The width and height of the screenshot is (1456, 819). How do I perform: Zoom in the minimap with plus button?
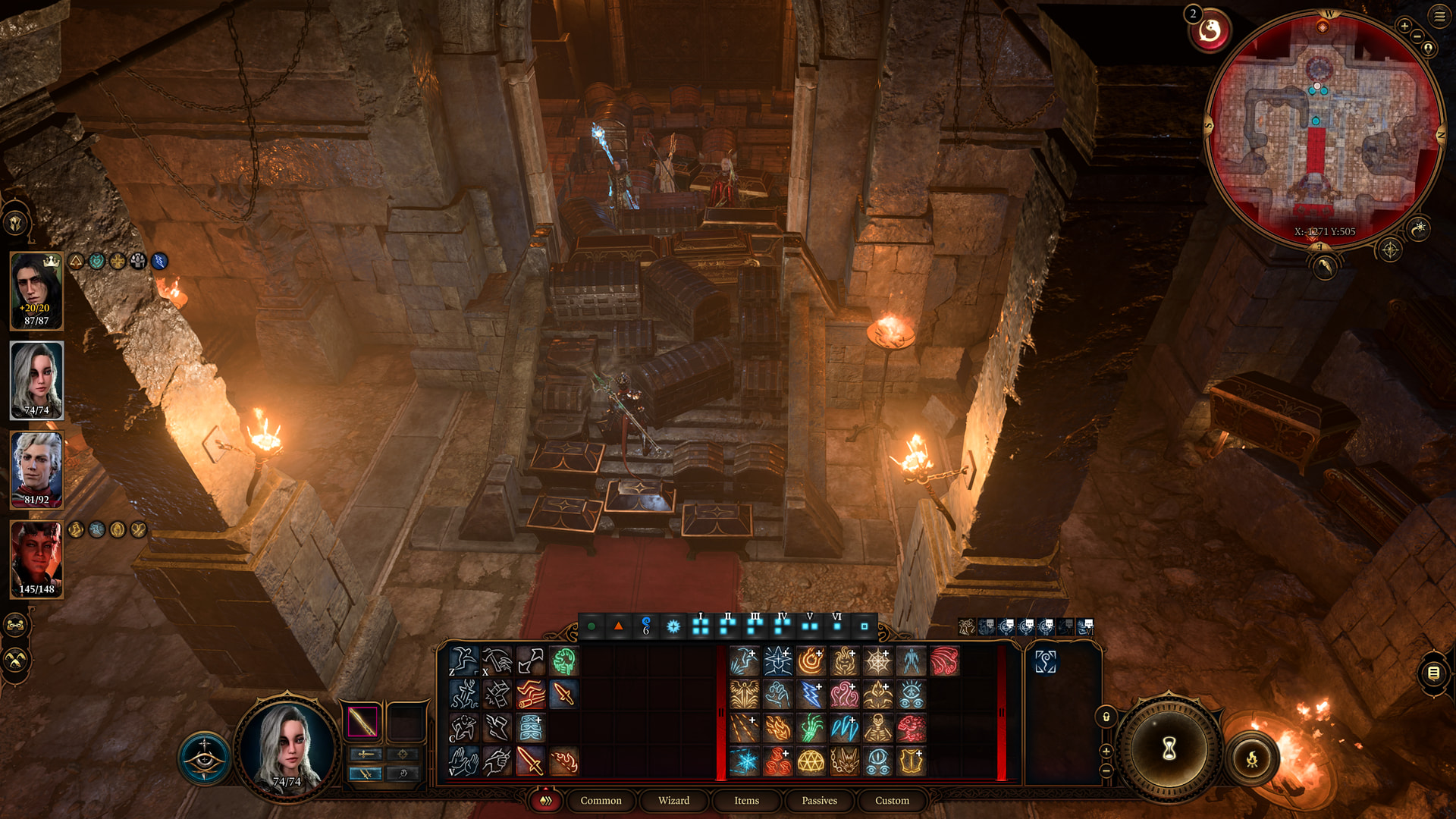click(1404, 27)
